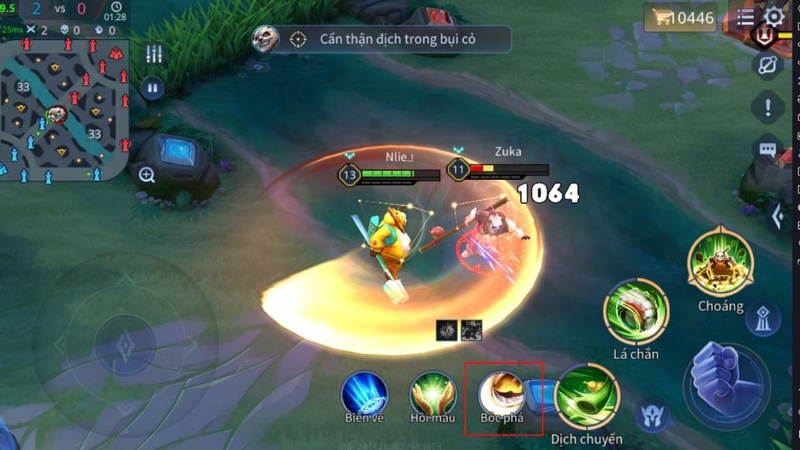Show the scoreboard list
This screenshot has width=800, height=450.
746,18
